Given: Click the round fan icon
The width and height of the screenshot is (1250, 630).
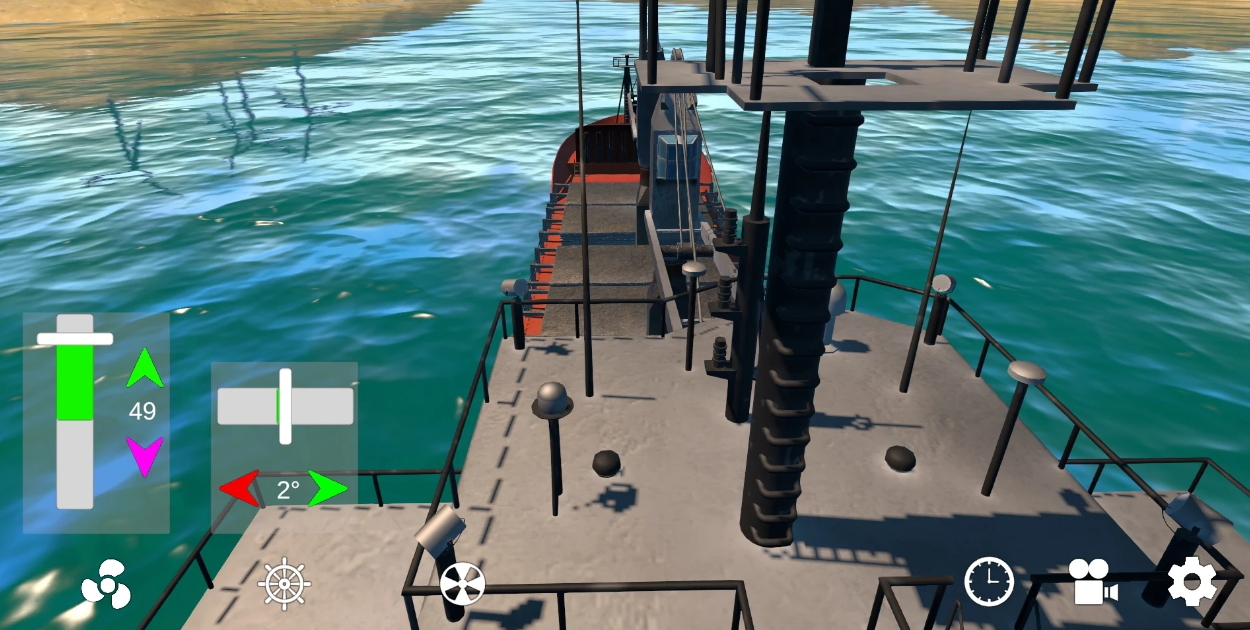Looking at the screenshot, I should point(462,584).
